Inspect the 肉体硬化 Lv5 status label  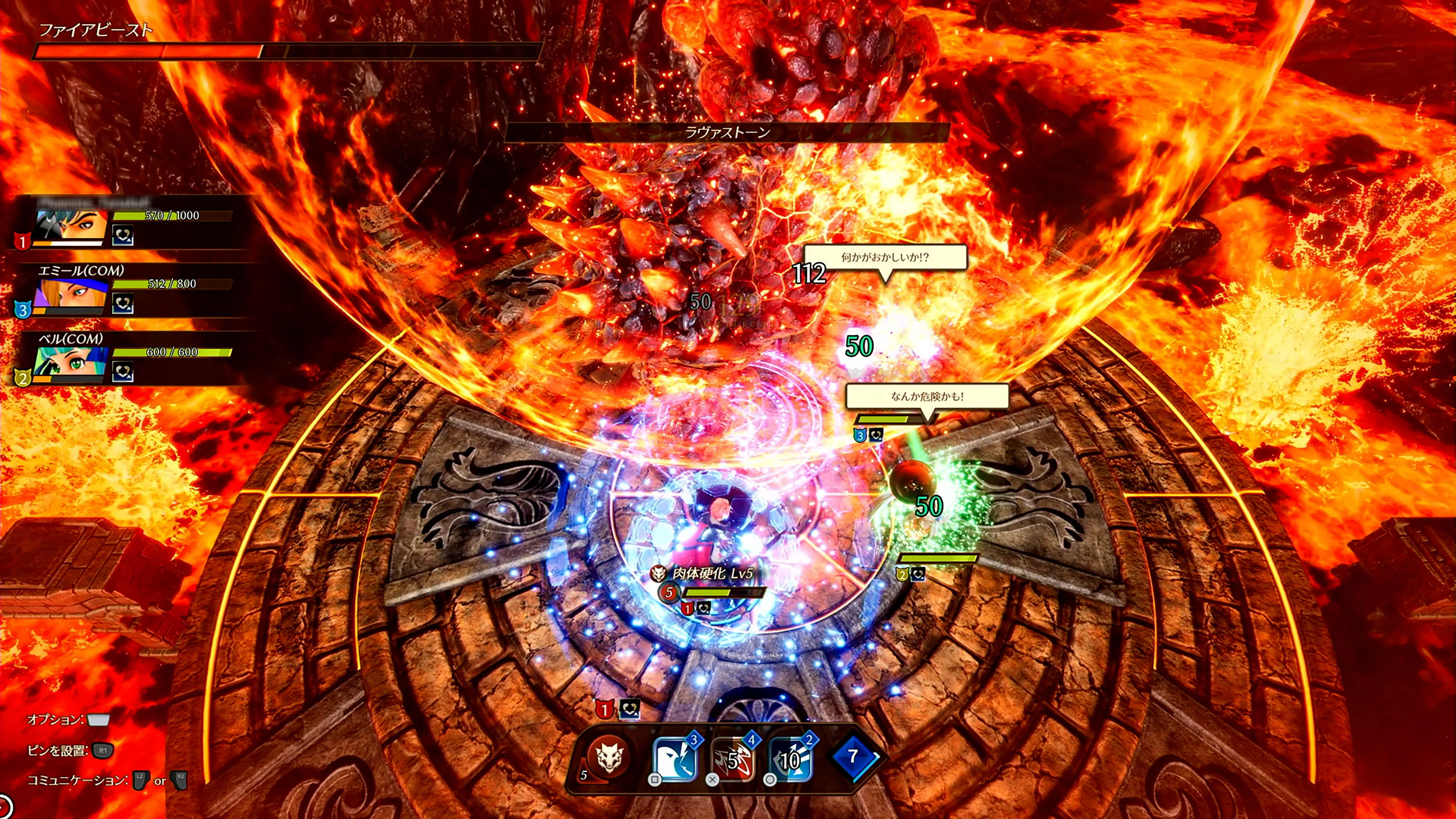[712, 573]
